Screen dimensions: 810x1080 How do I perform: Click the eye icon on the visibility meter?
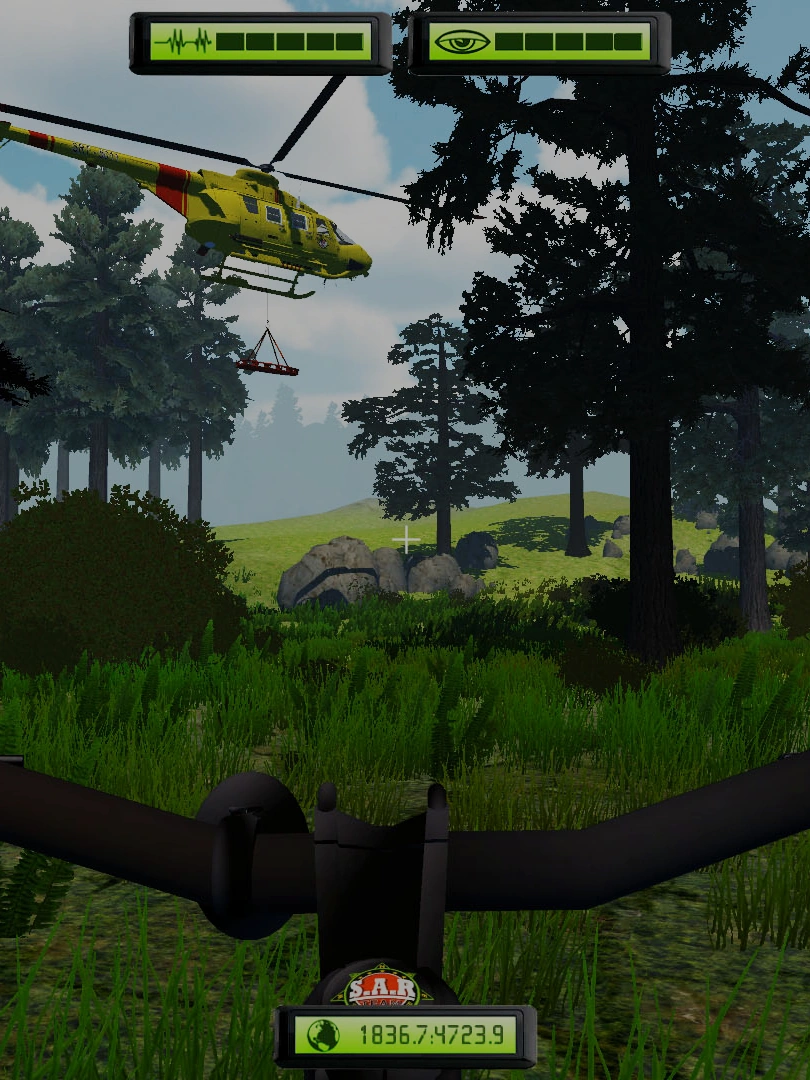tap(461, 42)
